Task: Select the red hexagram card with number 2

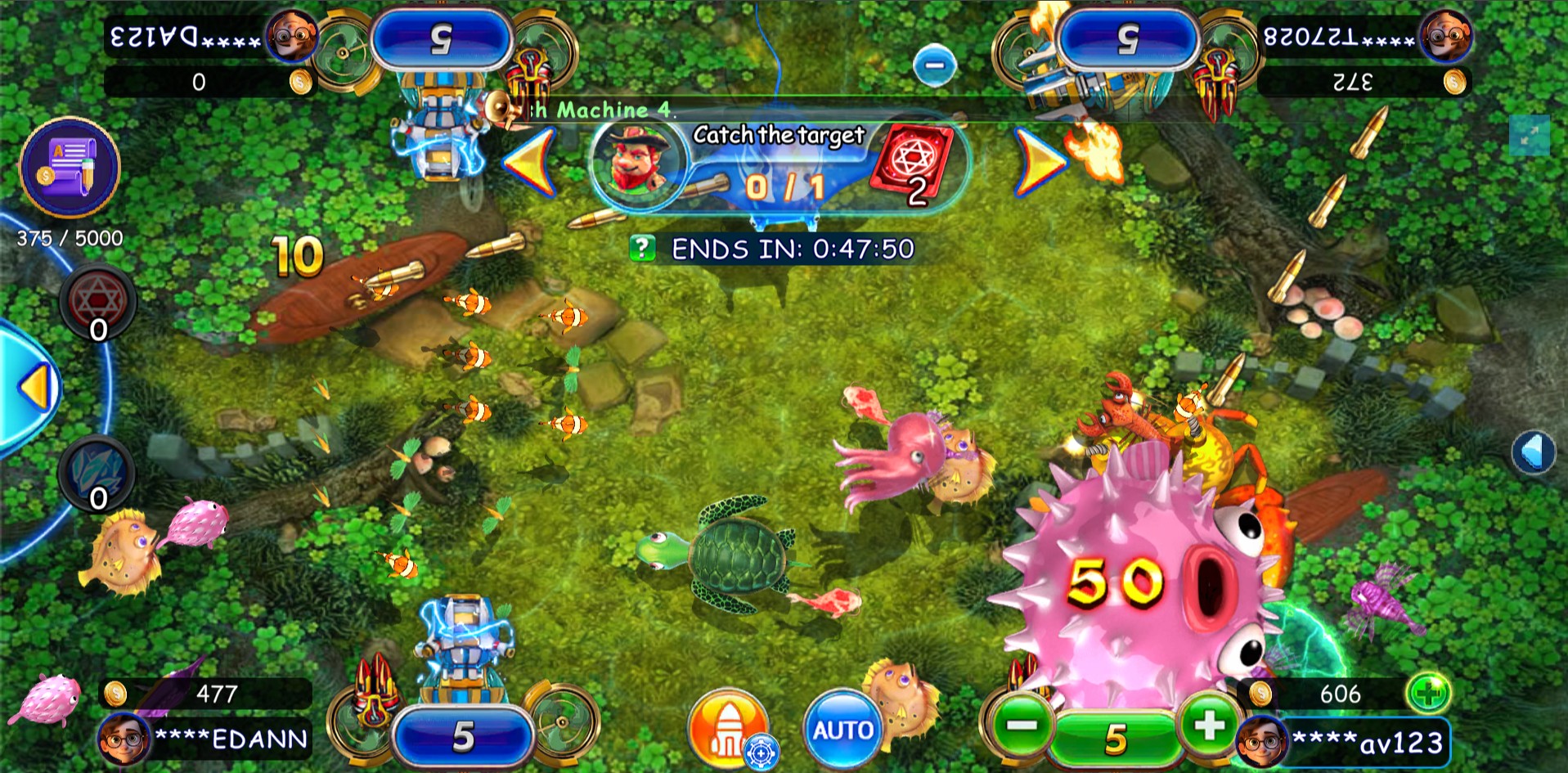Action: click(x=911, y=163)
